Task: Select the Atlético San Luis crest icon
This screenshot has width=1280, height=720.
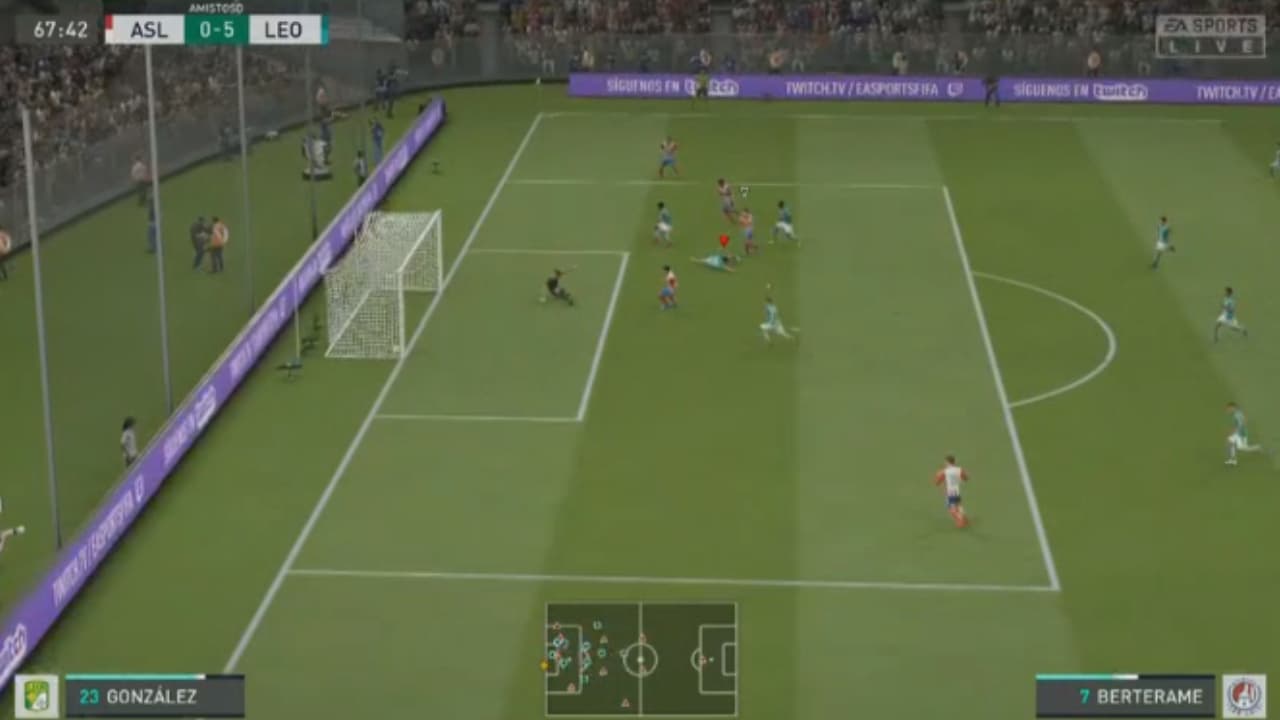Action: 1242,694
